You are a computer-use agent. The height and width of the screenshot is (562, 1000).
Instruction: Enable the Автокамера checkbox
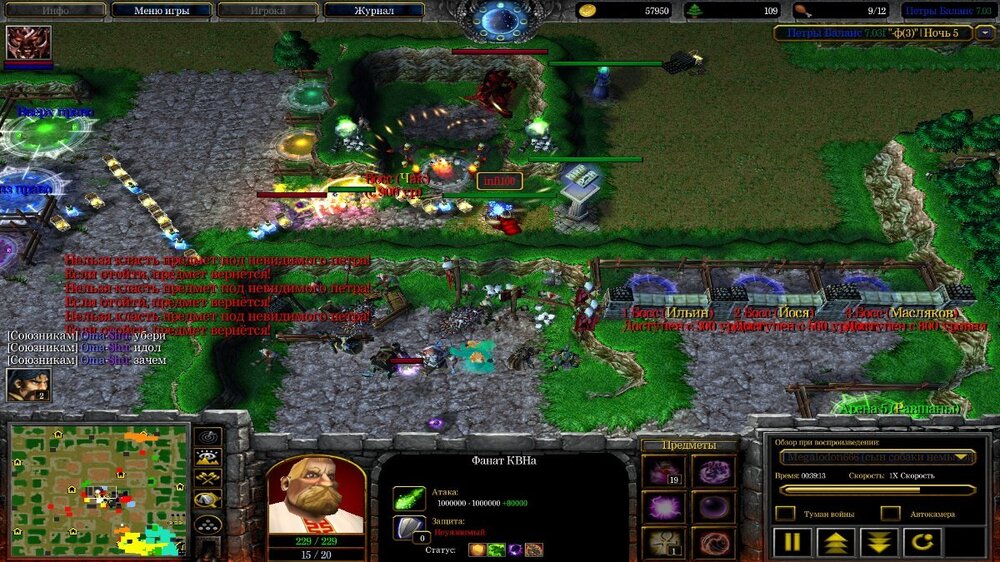pyautogui.click(x=890, y=513)
